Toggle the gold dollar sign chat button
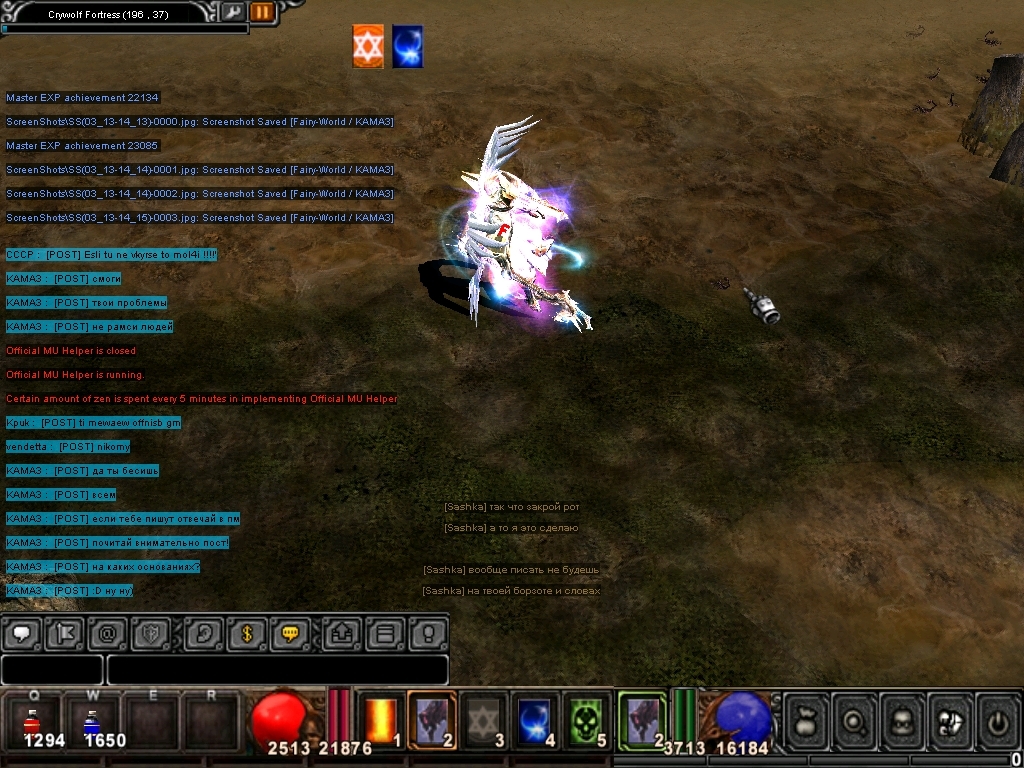The height and width of the screenshot is (768, 1024). (x=247, y=633)
